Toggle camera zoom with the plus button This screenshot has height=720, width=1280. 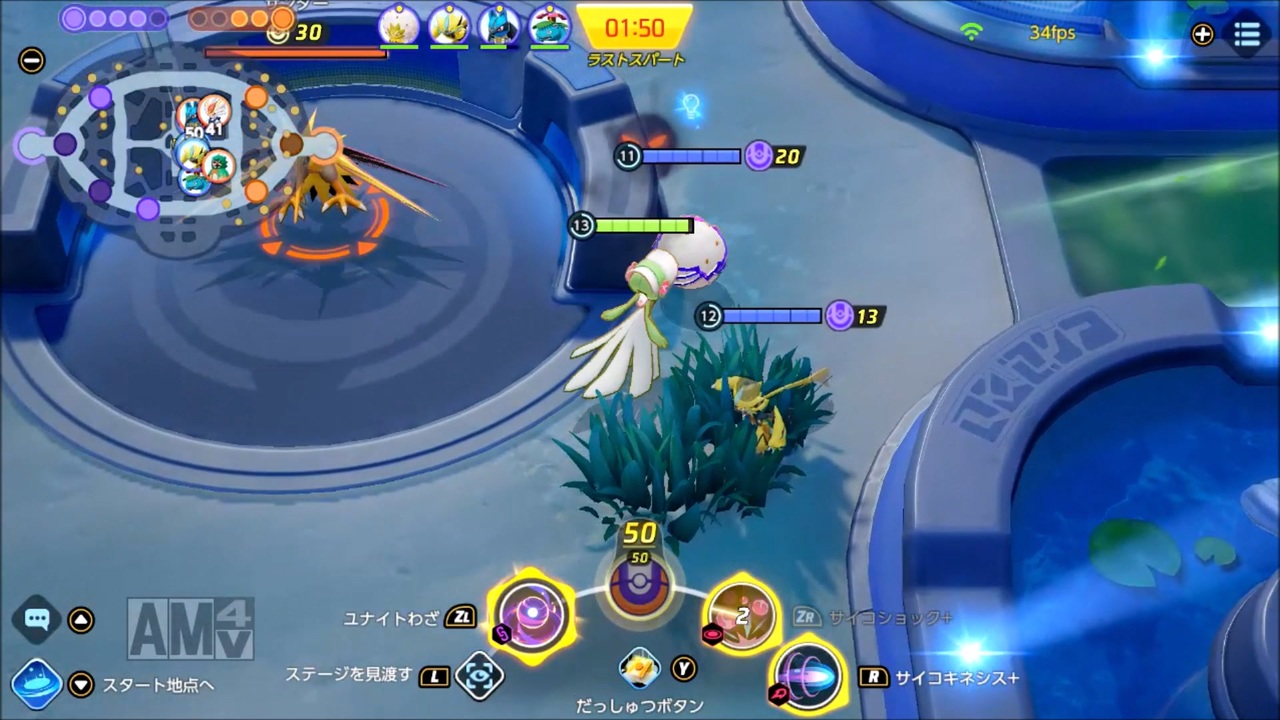click(1202, 34)
